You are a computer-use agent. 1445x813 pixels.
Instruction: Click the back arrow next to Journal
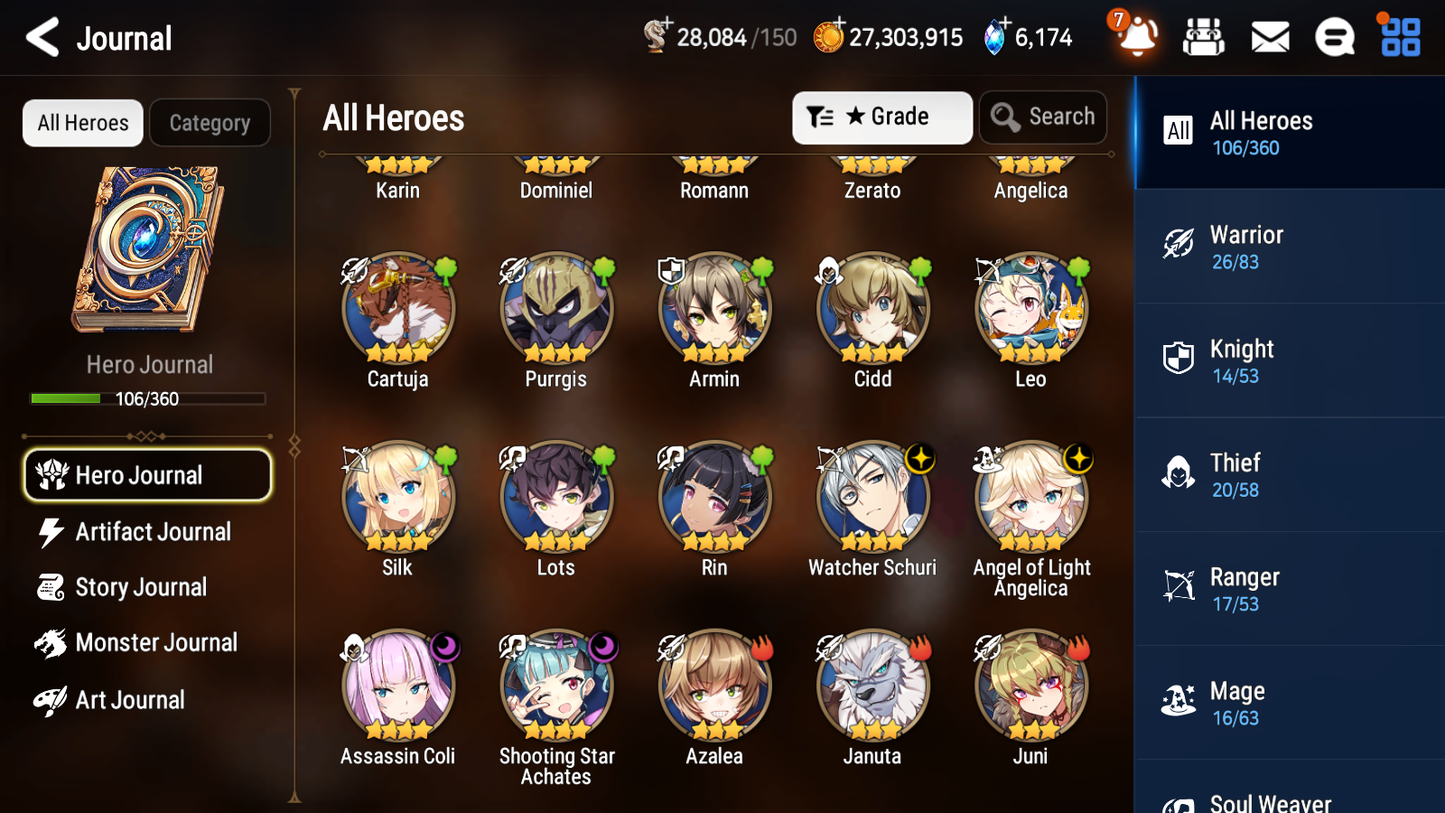pos(41,37)
